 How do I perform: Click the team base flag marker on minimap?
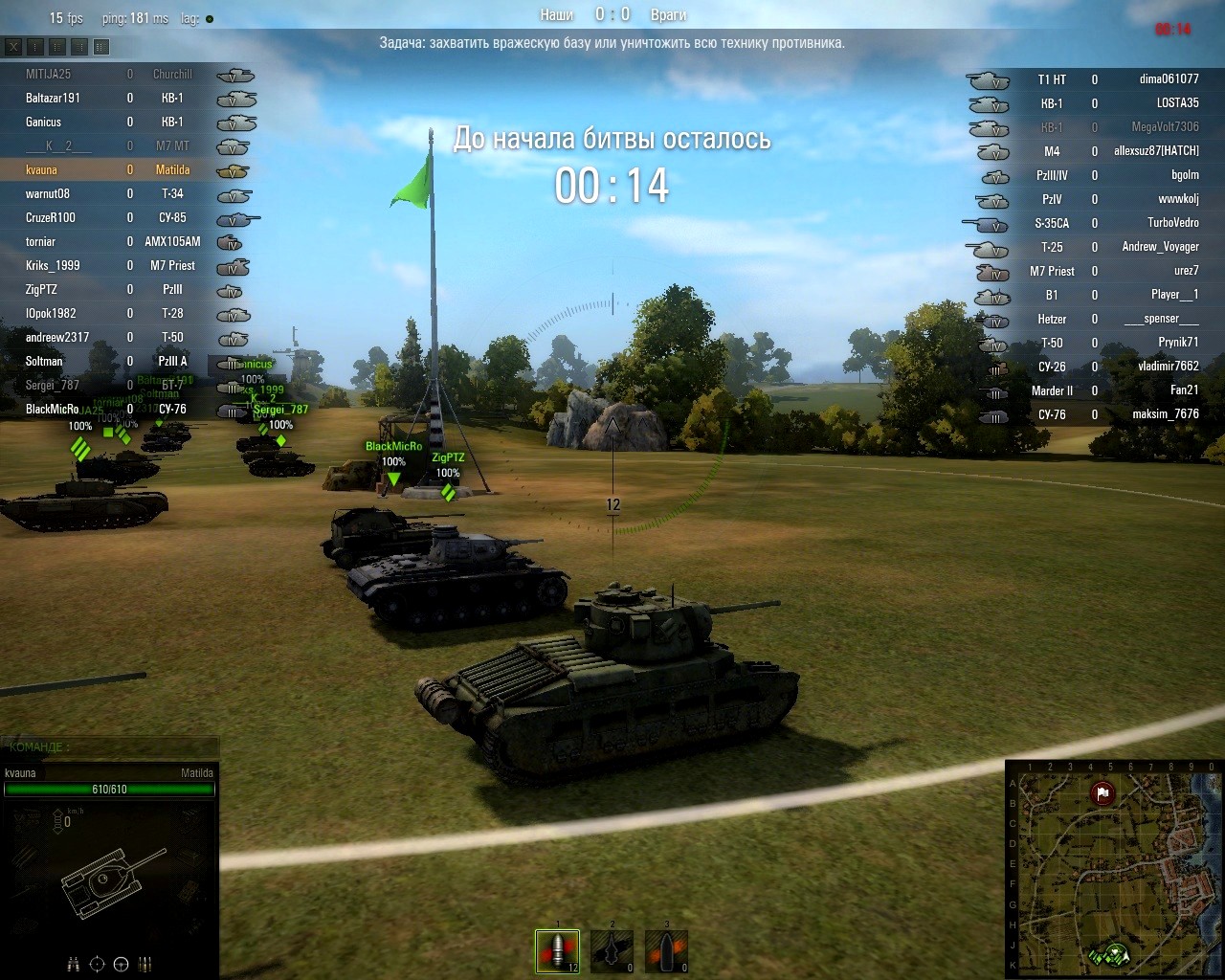tap(1102, 792)
